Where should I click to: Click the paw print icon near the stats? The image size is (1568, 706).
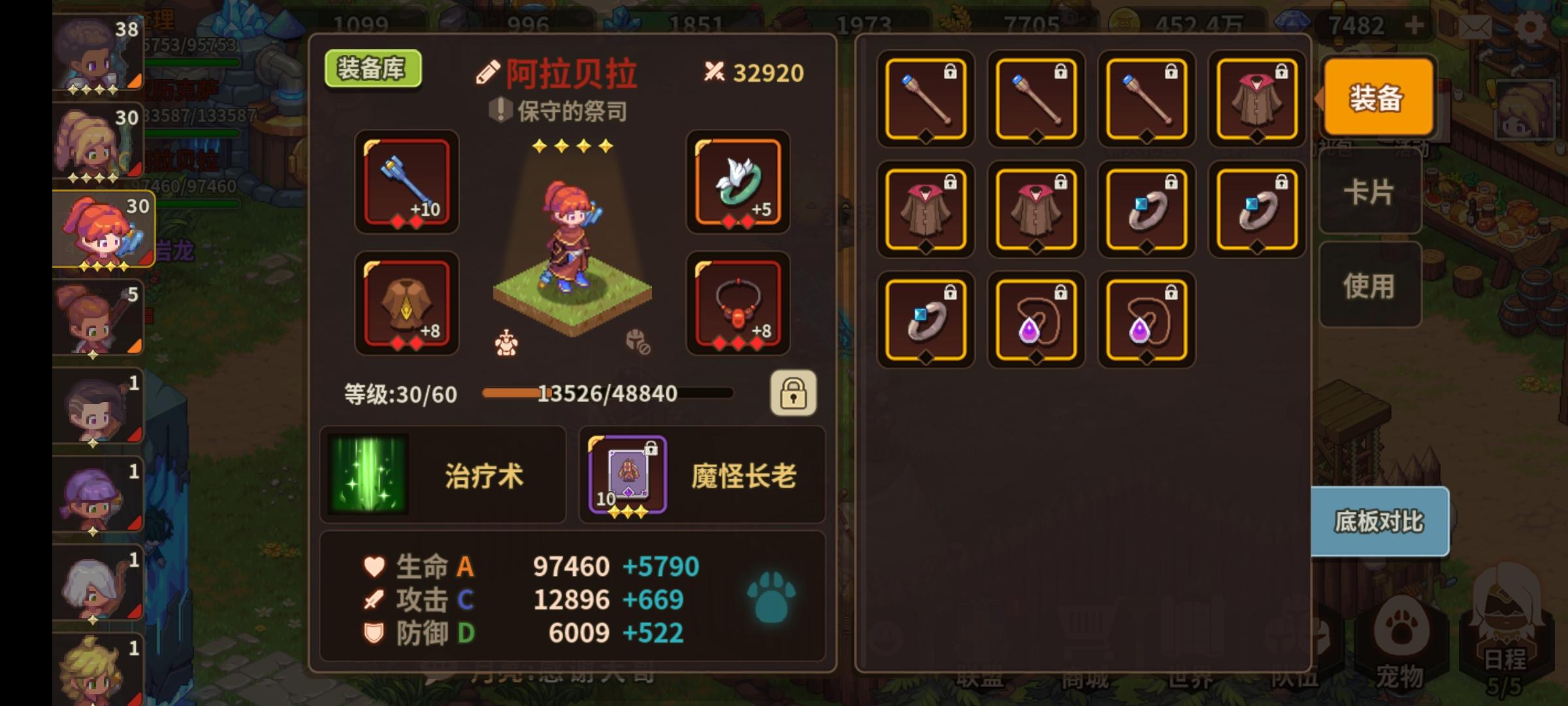coord(771,598)
